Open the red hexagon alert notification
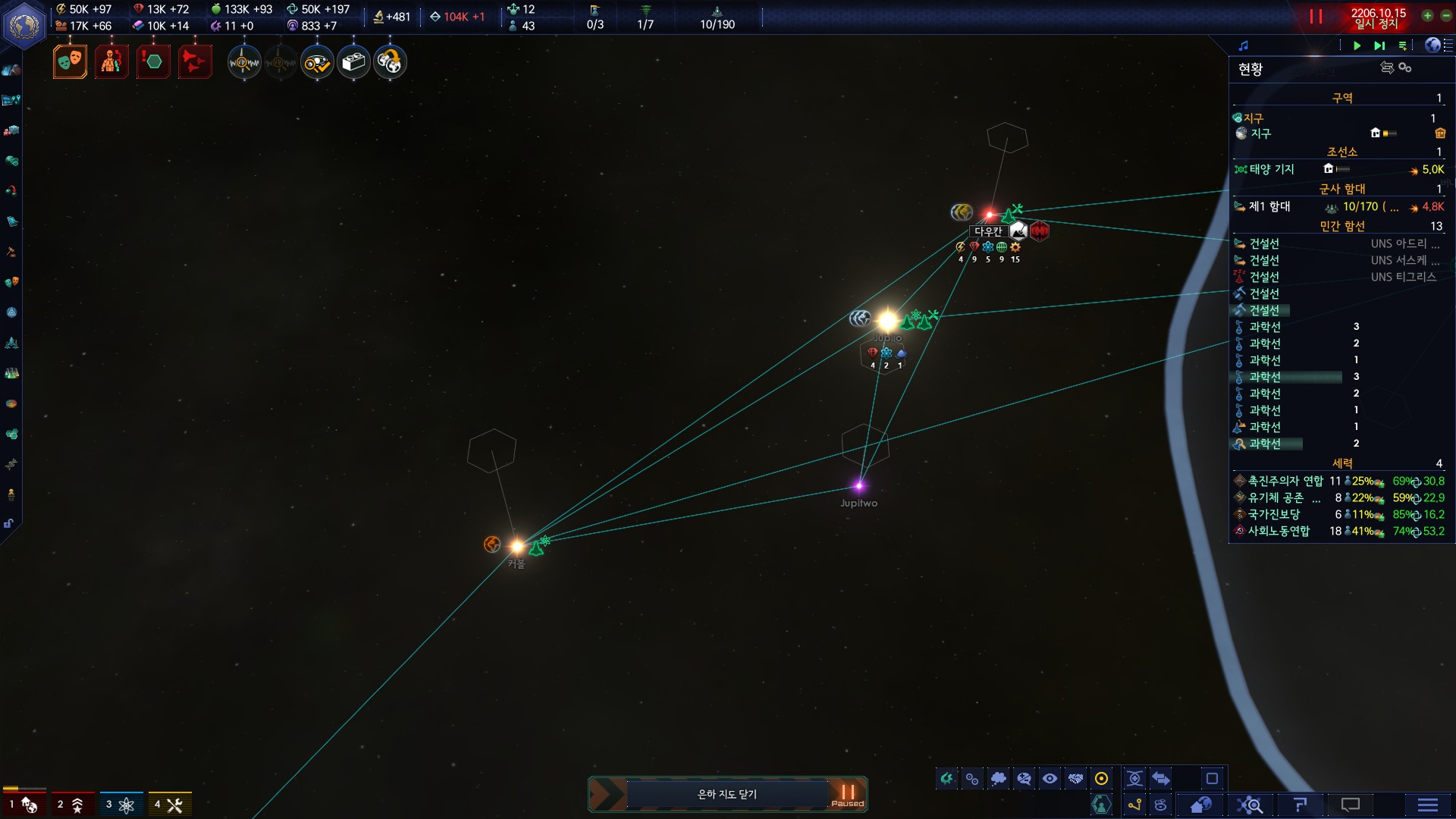Screen dimensions: 1456x819 [153, 61]
